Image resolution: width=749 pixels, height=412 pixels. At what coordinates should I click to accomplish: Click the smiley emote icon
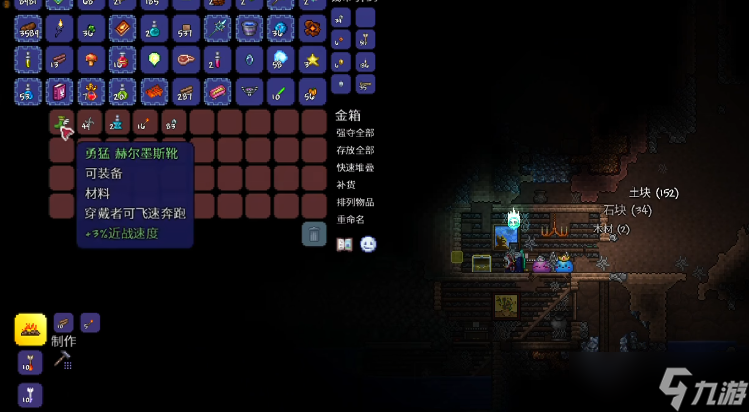368,244
